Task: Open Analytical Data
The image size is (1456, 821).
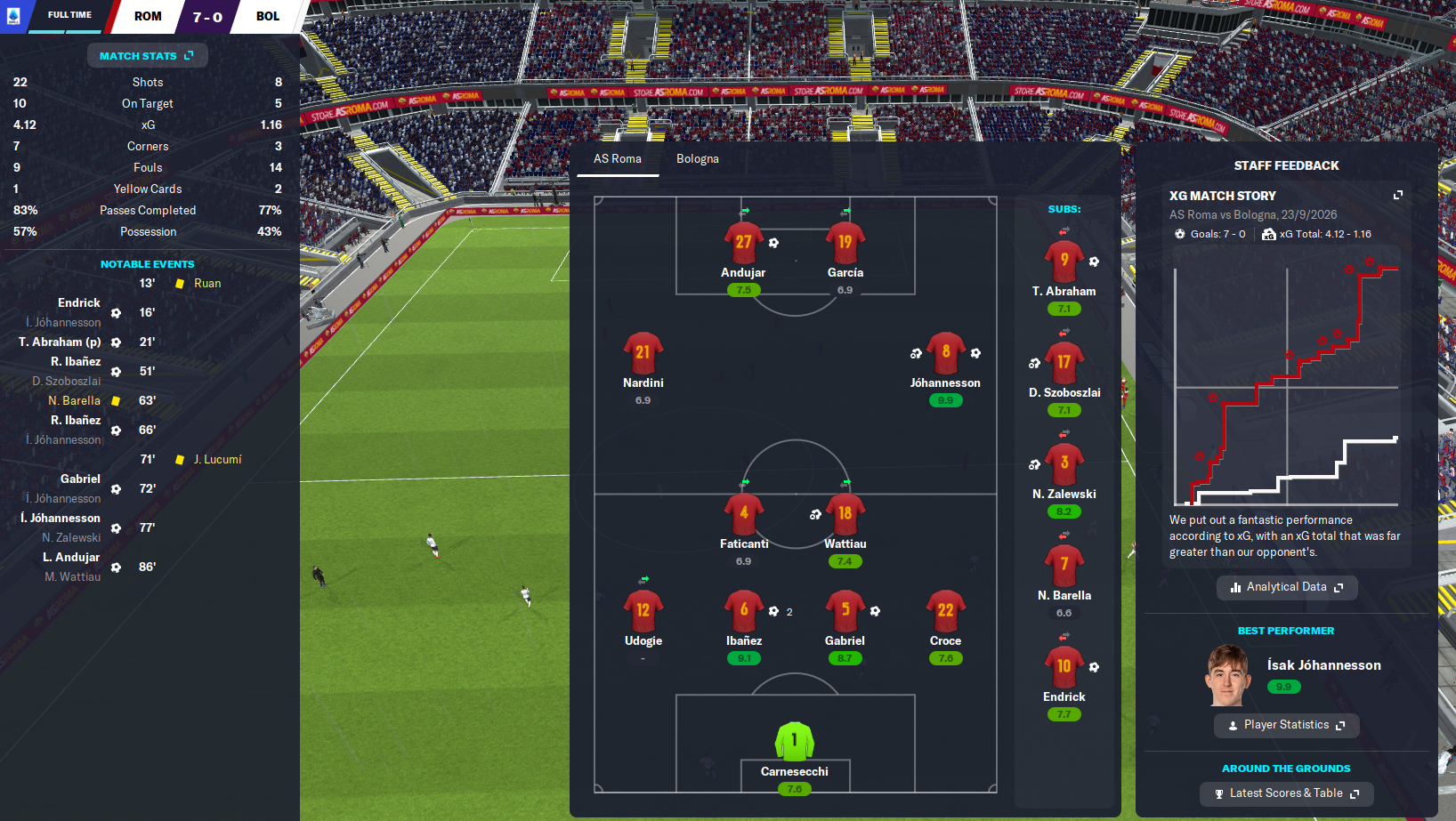Action: (x=1286, y=587)
